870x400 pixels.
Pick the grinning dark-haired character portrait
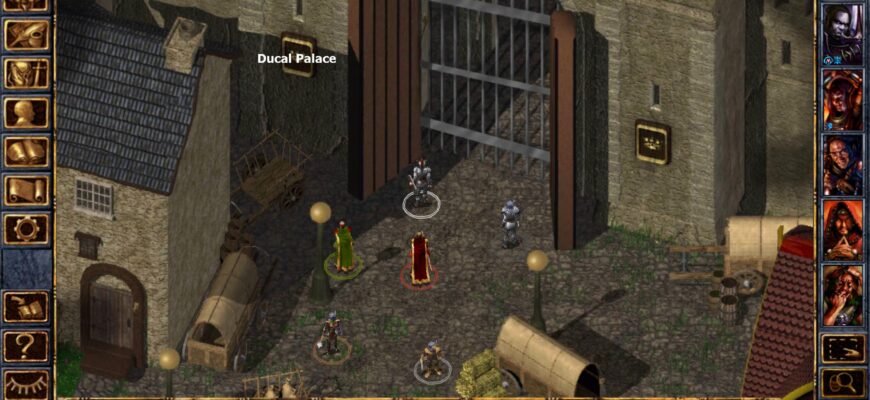click(842, 294)
